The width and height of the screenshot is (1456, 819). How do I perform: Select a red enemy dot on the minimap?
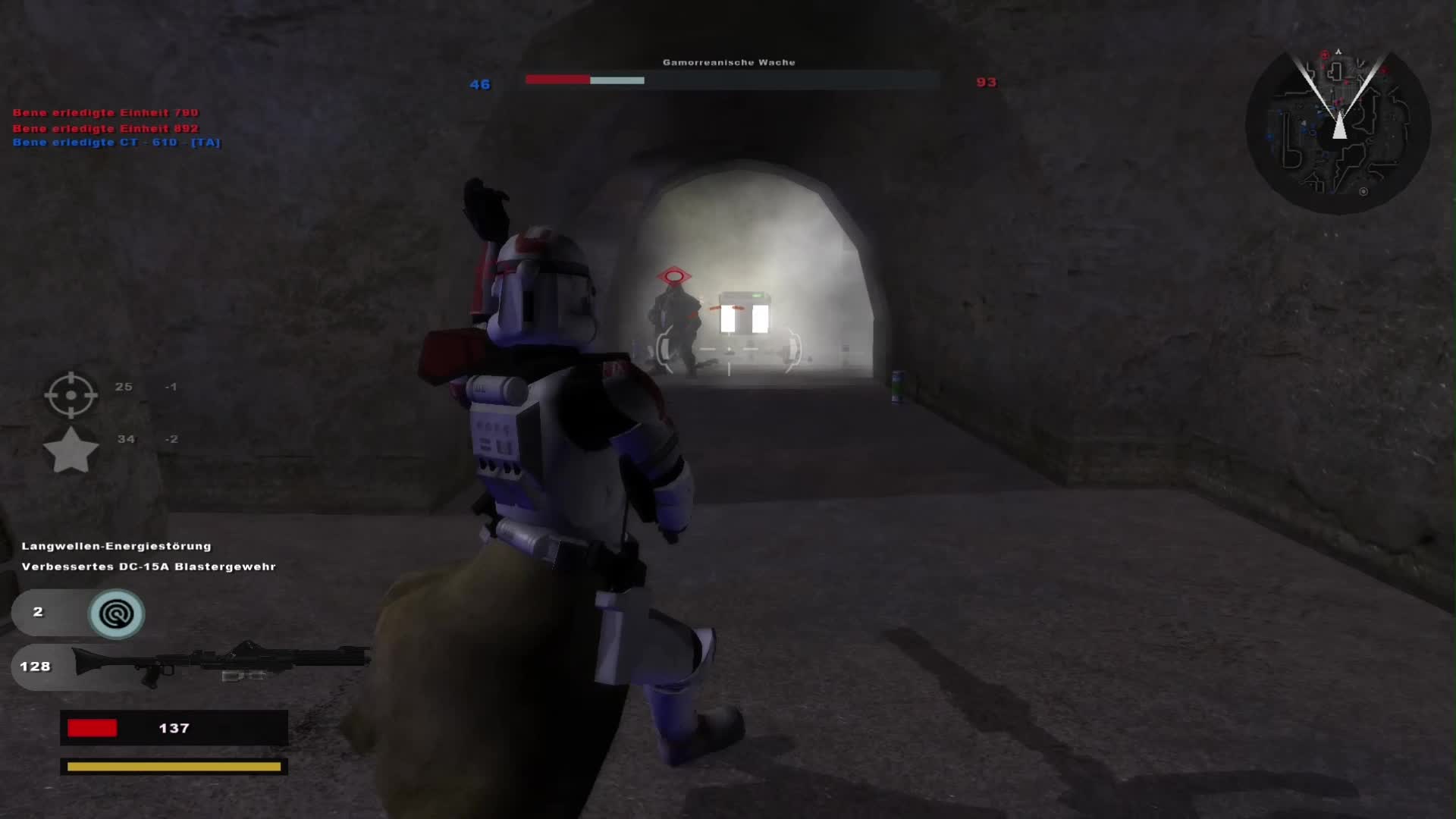point(1325,55)
